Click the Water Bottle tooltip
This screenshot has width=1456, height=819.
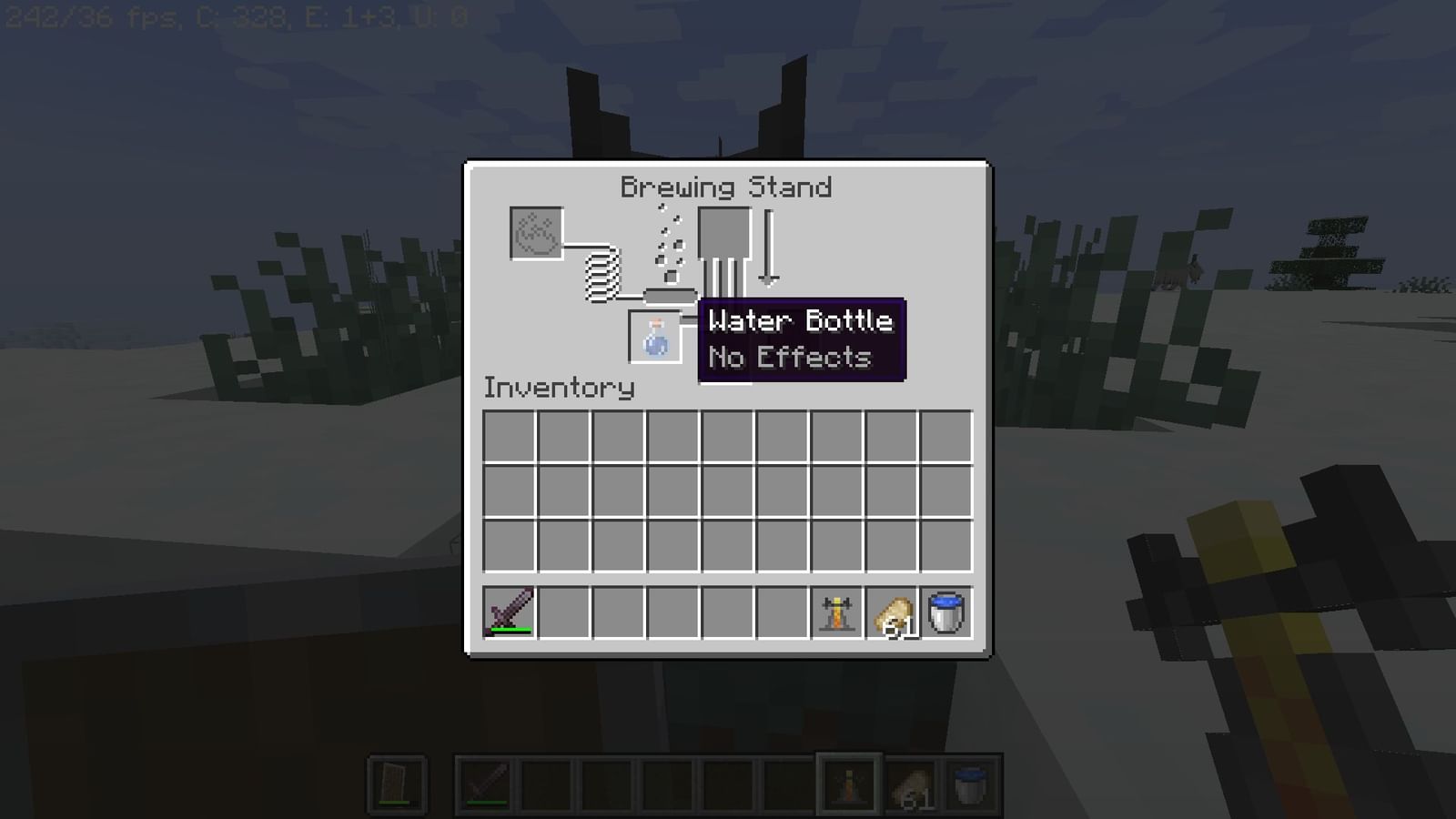(801, 339)
